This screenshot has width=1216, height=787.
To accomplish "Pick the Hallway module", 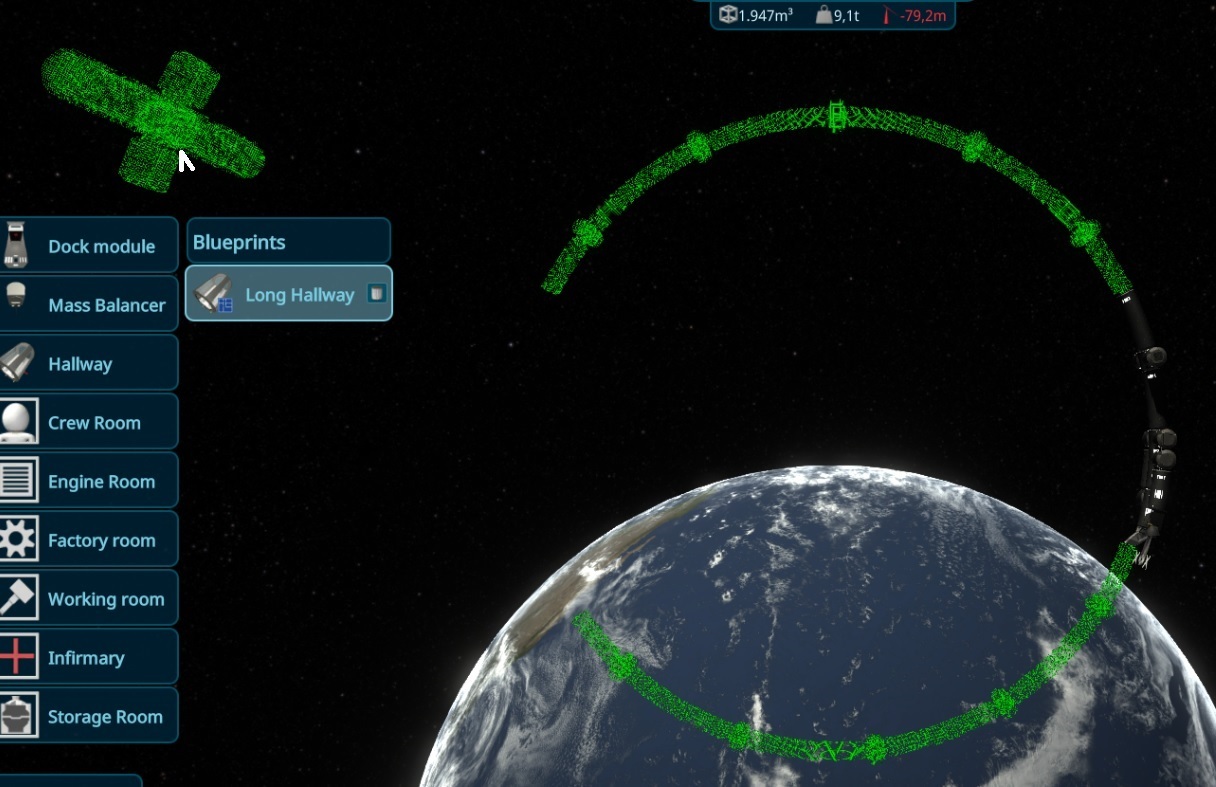I will click(89, 364).
